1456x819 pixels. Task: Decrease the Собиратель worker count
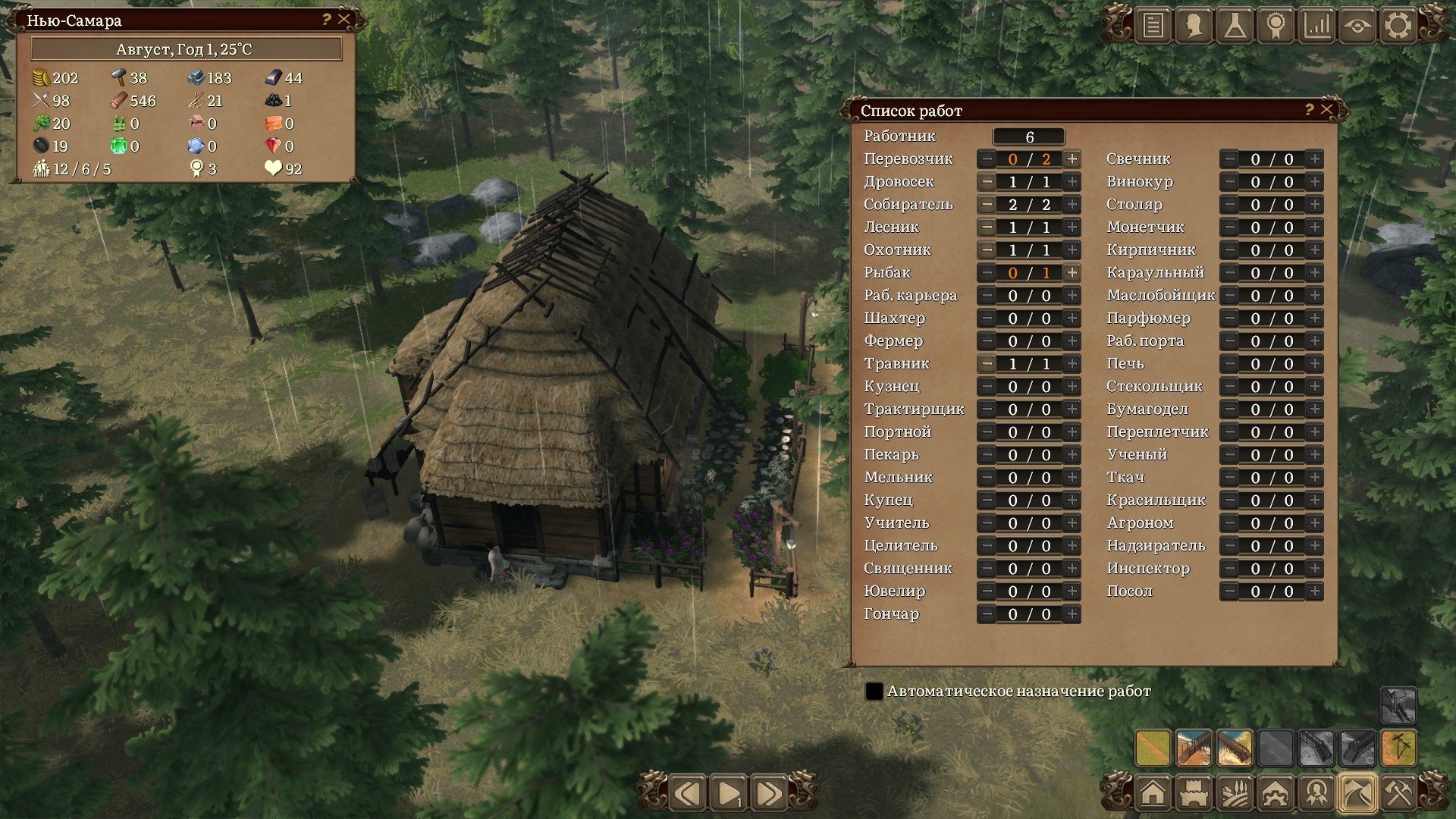click(x=987, y=205)
